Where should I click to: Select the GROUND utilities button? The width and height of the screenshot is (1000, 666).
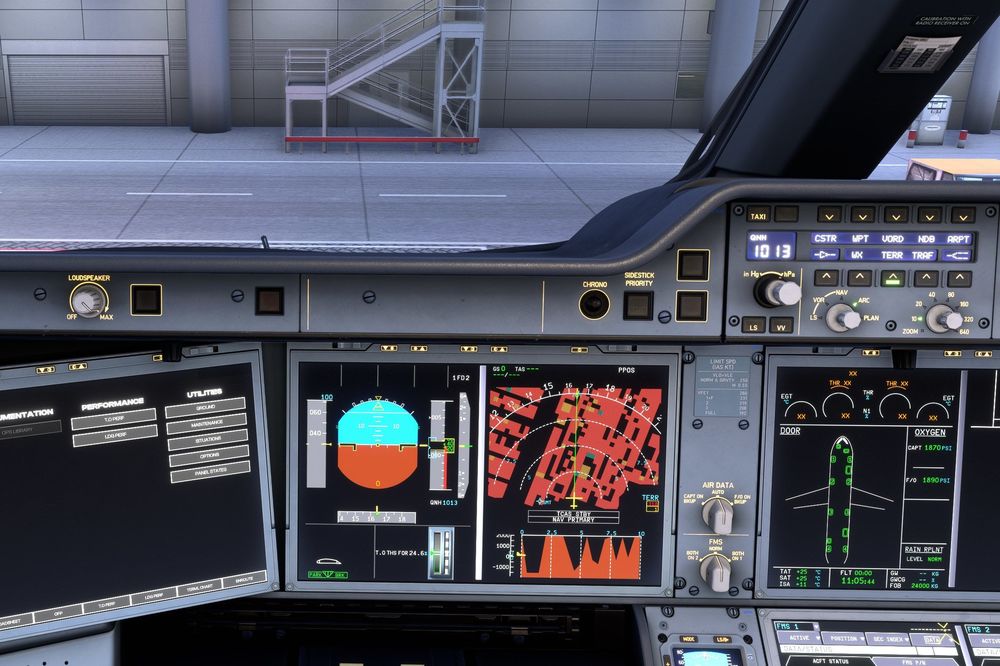coord(207,408)
